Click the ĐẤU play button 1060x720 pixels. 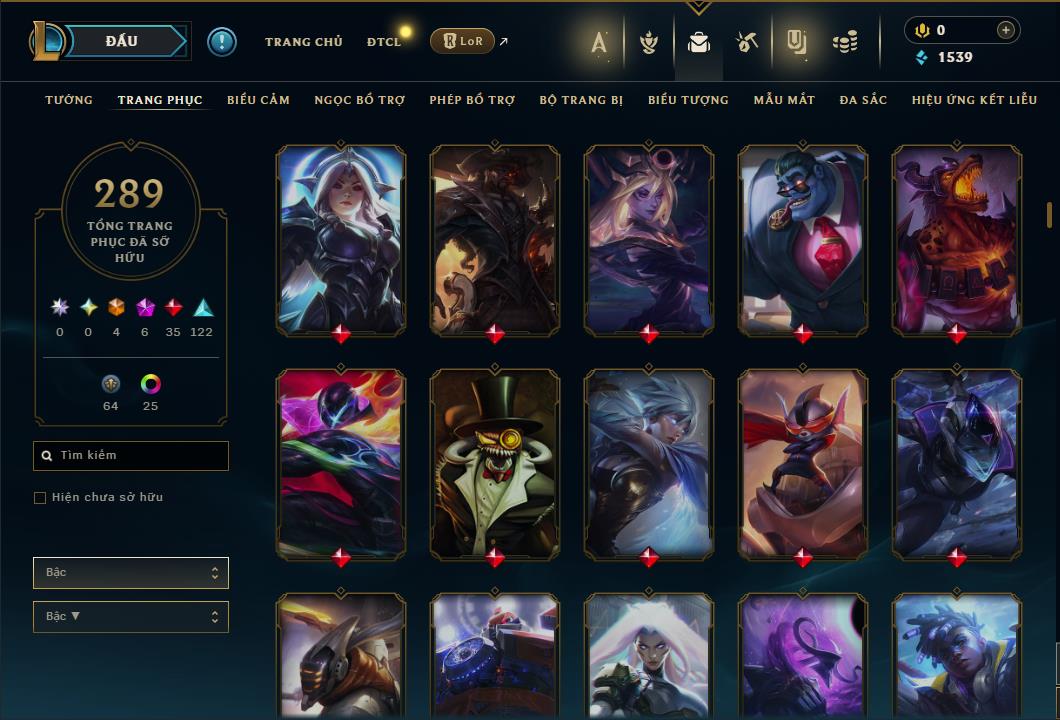click(121, 41)
